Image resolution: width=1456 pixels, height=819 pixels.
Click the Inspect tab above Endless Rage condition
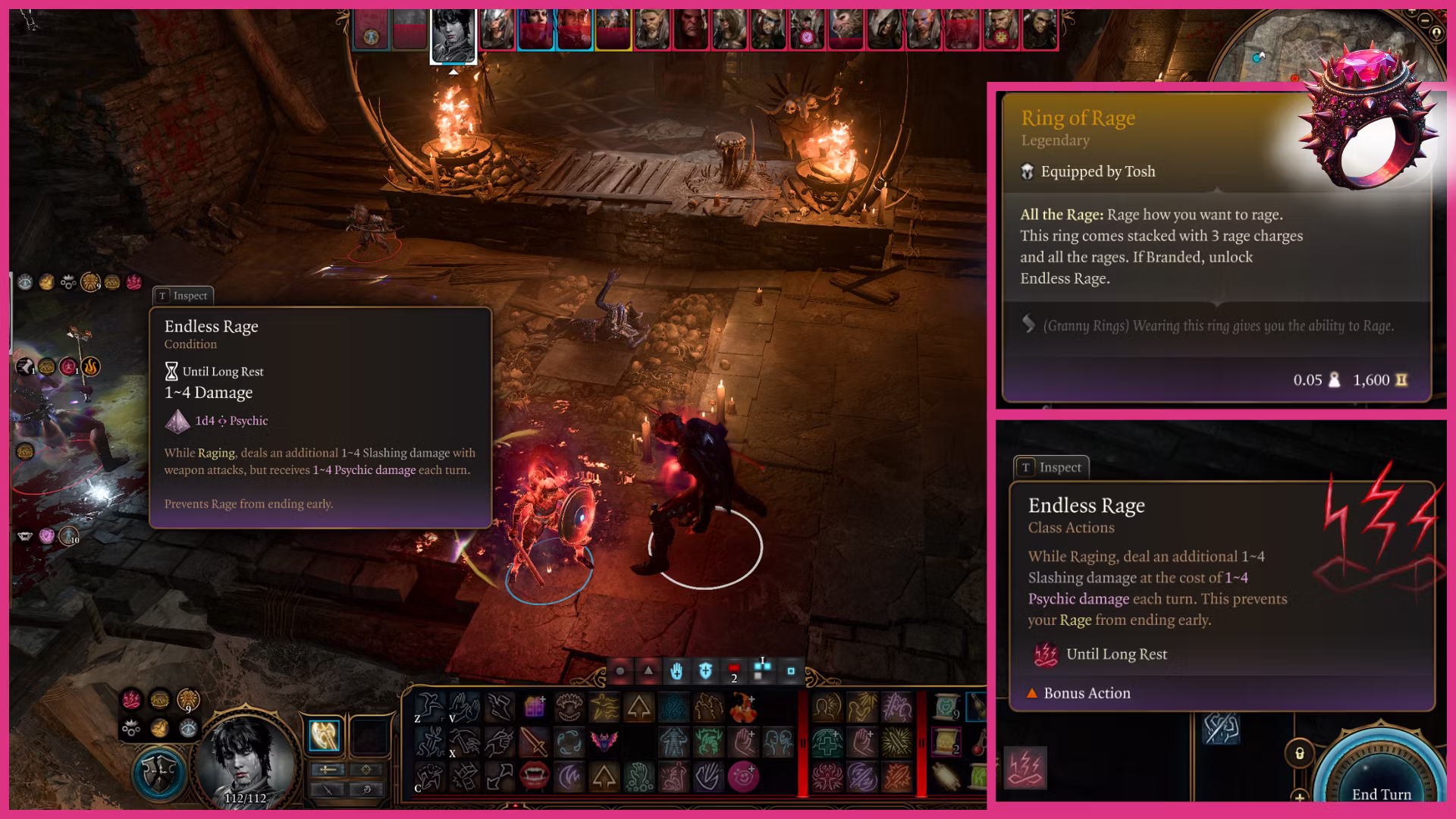click(x=183, y=296)
